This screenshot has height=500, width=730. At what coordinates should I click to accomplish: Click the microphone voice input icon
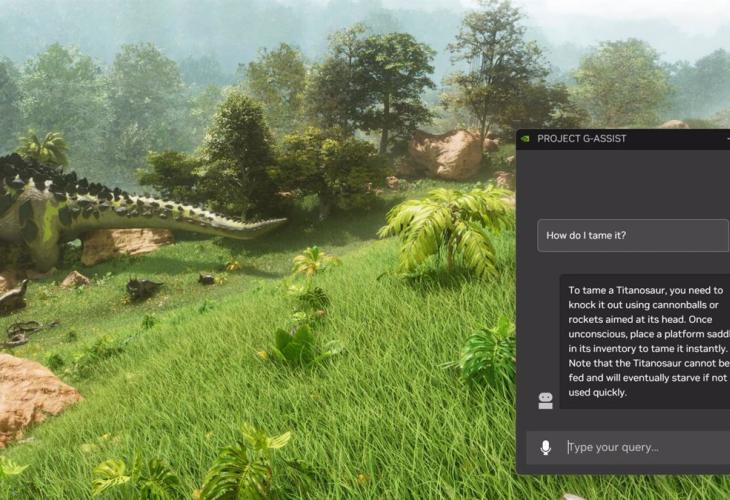click(545, 448)
